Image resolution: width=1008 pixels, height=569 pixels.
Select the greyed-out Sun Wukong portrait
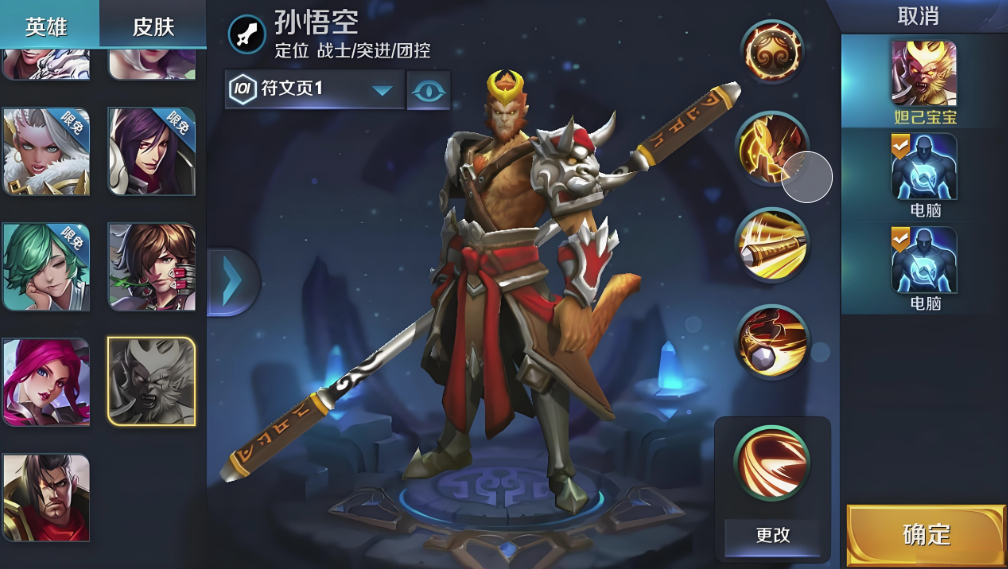click(151, 382)
